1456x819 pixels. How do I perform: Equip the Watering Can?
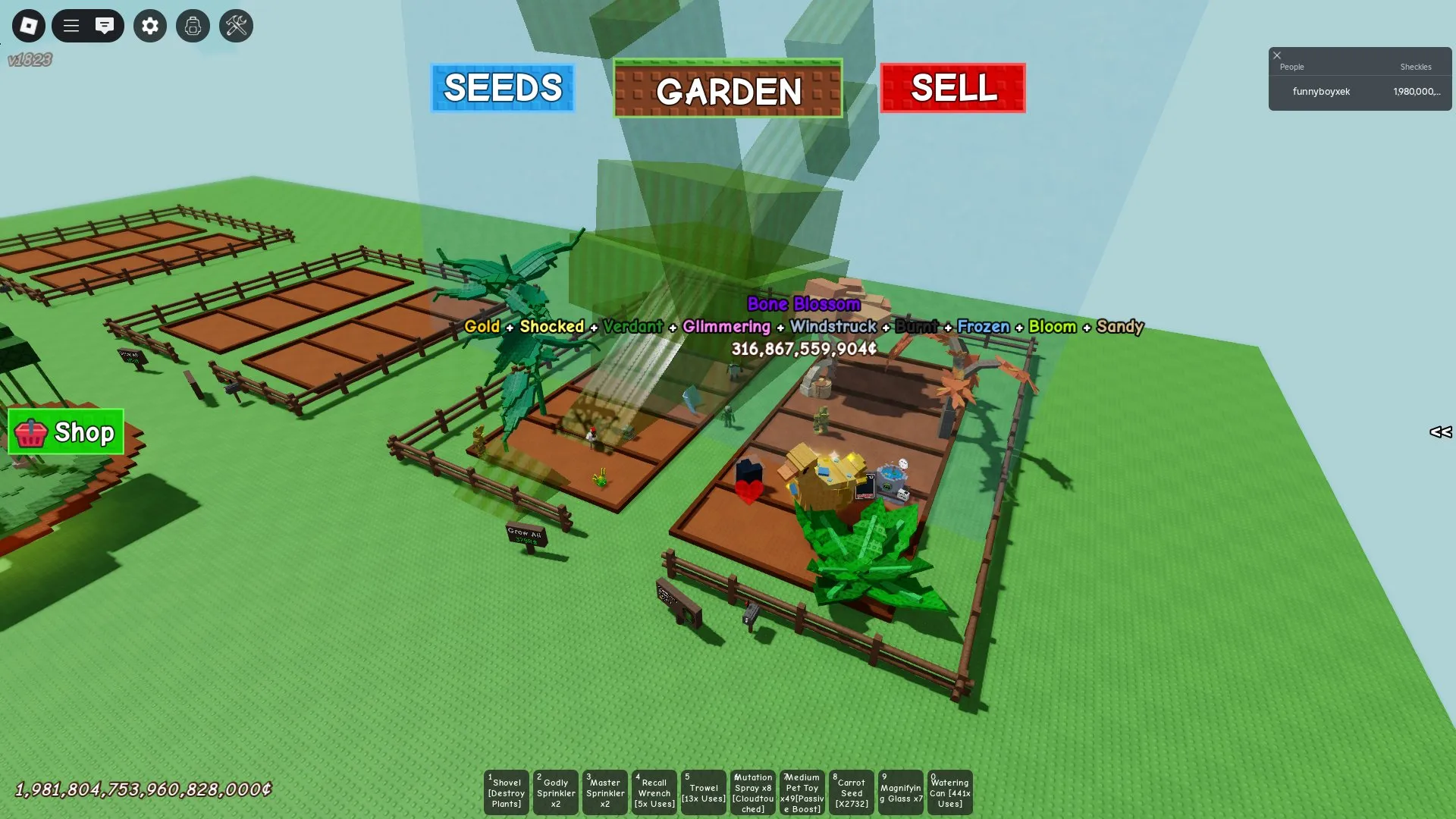[x=949, y=792]
